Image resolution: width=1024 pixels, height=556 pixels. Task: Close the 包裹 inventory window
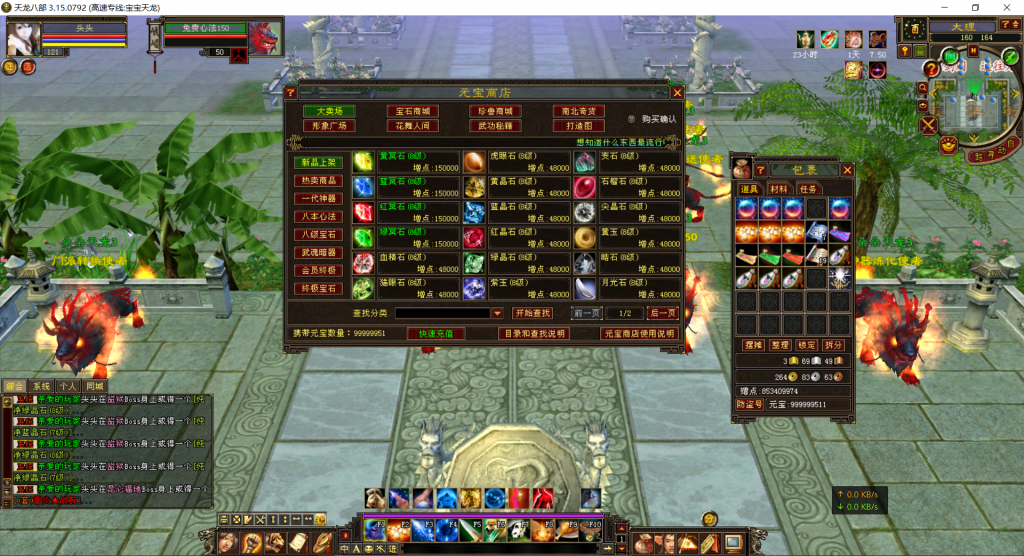847,171
